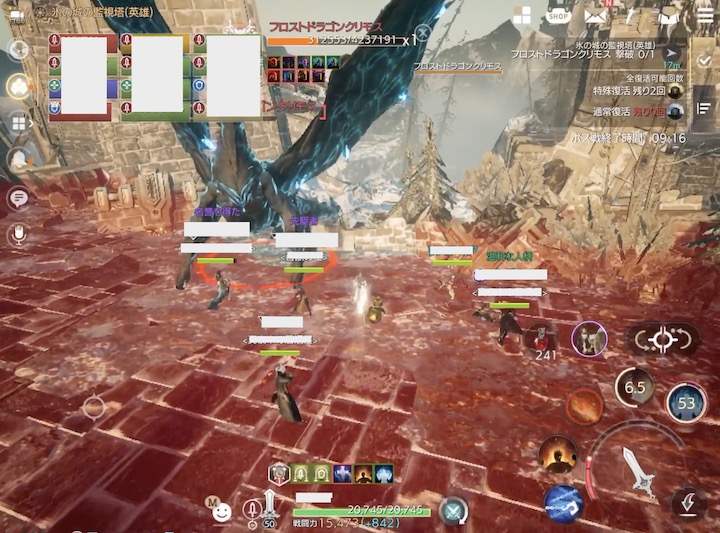720x533 pixels.
Task: Tap the video camera recording icon
Action: point(16,10)
